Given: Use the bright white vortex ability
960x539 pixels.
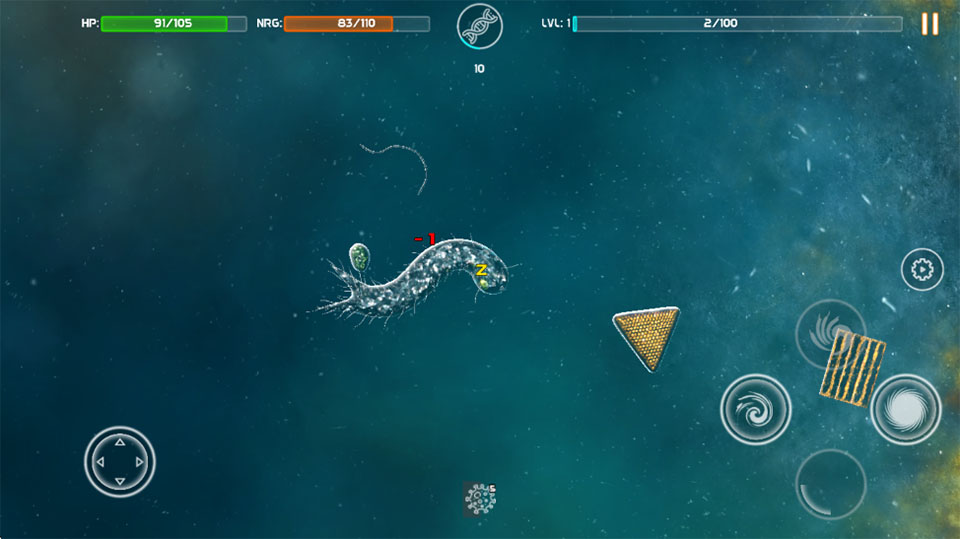Looking at the screenshot, I should point(906,409).
